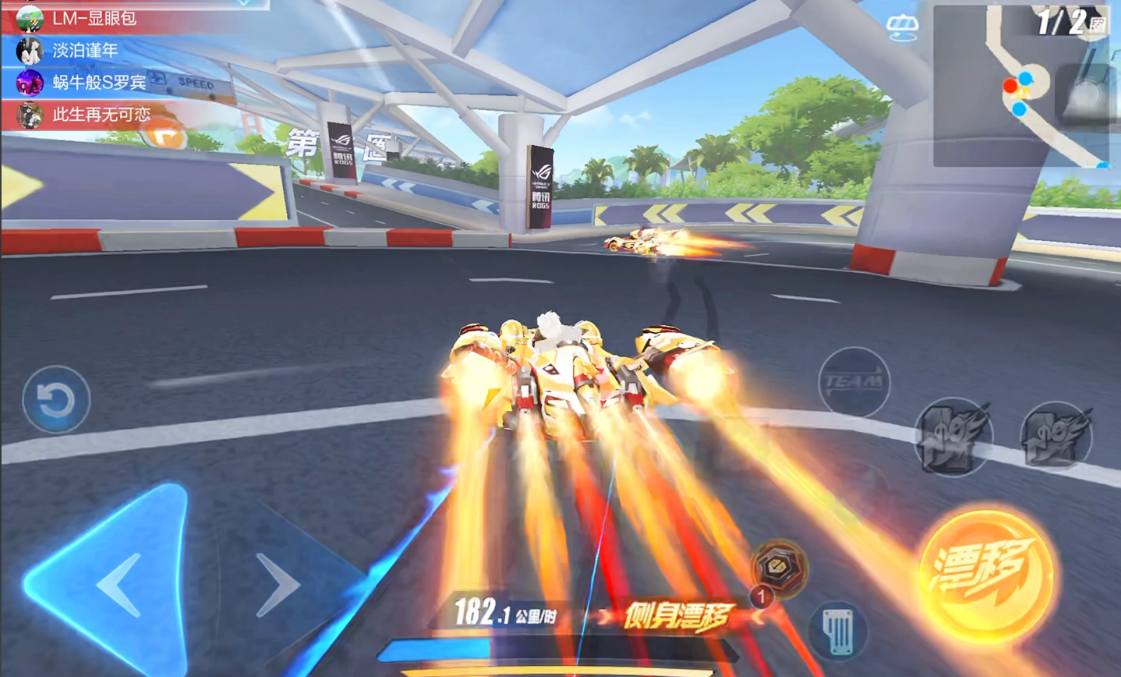
Task: Steer right with the right arrow button
Action: (x=278, y=583)
